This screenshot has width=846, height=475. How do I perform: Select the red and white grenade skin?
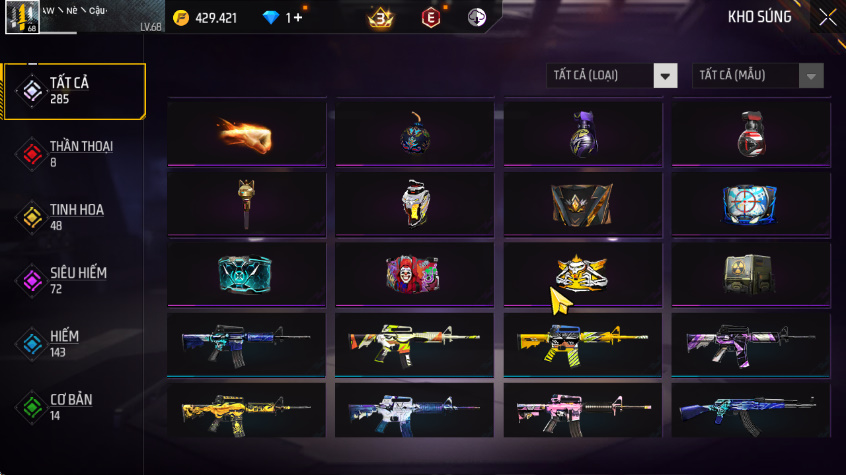click(751, 132)
